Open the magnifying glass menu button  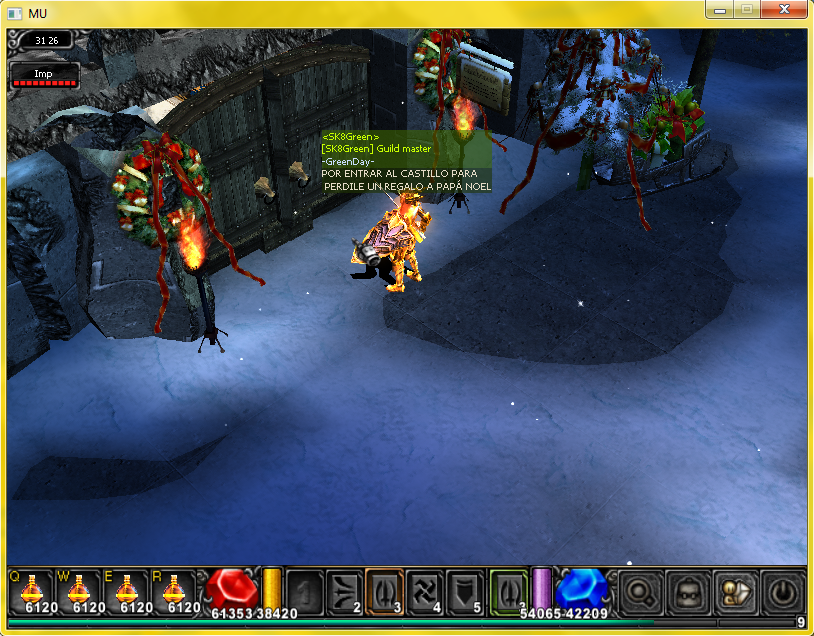click(x=638, y=591)
